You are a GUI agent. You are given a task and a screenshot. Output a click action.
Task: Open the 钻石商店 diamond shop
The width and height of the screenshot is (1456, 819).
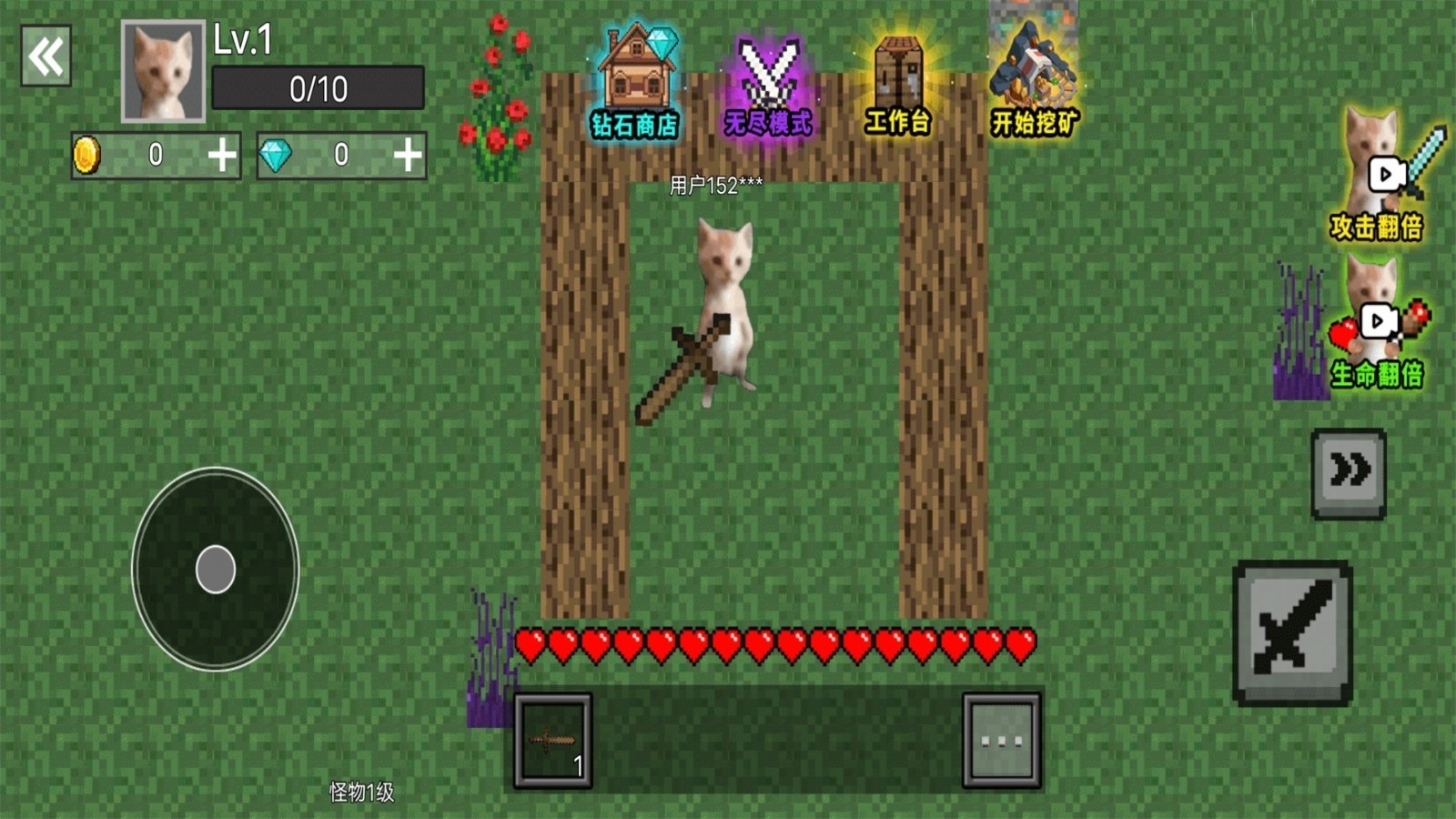635,84
